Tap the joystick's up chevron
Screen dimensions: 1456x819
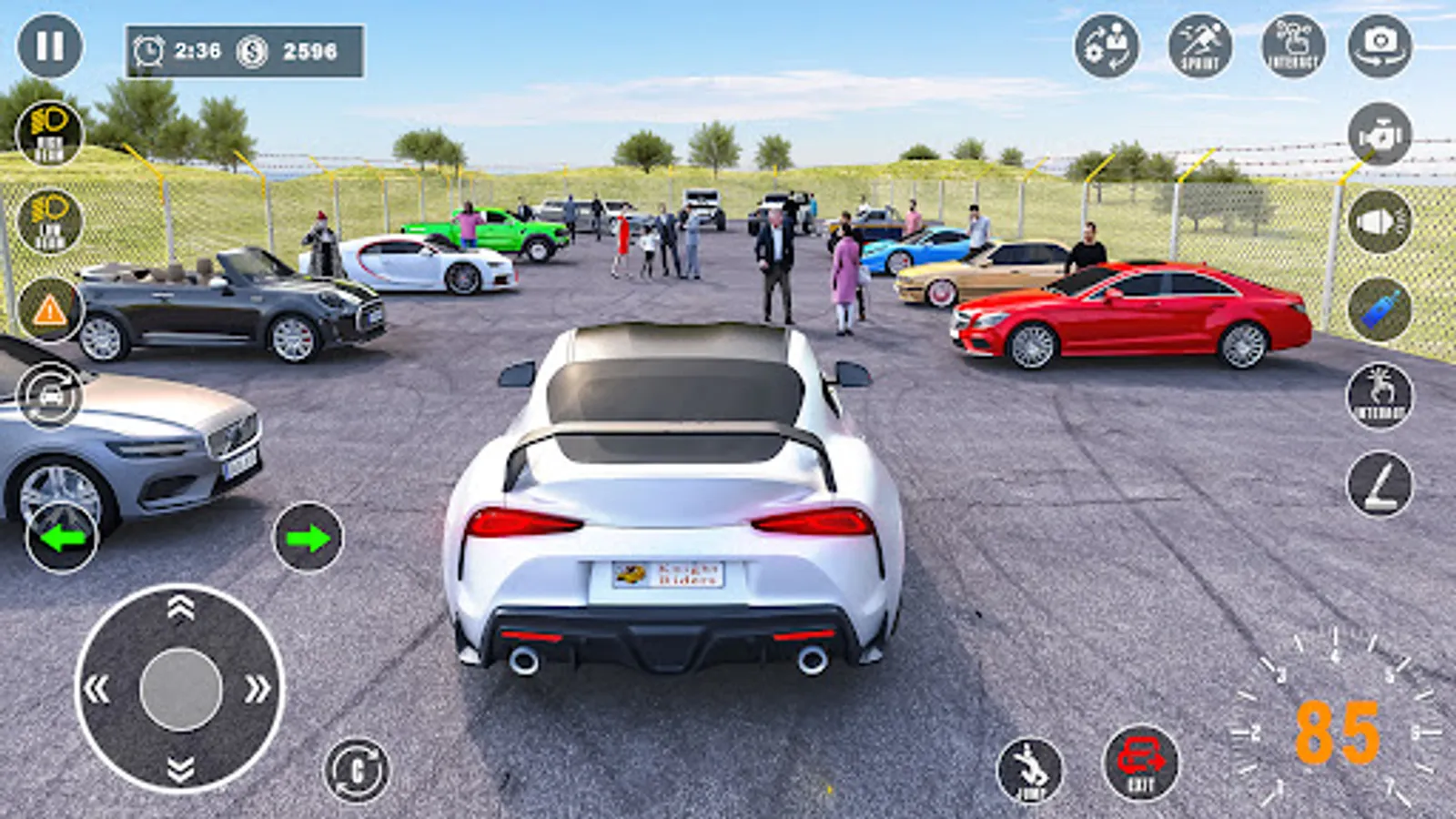pyautogui.click(x=180, y=608)
